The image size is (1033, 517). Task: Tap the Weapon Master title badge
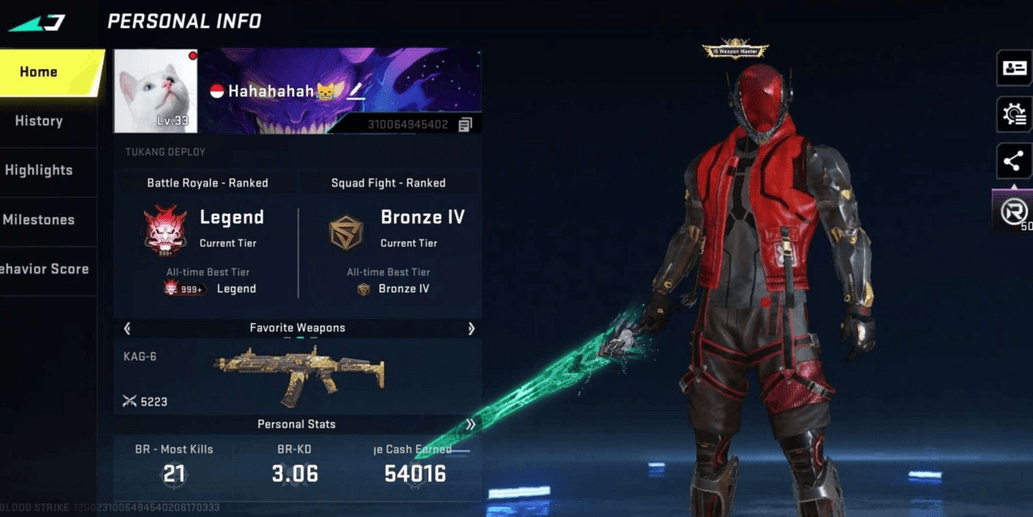coord(735,49)
